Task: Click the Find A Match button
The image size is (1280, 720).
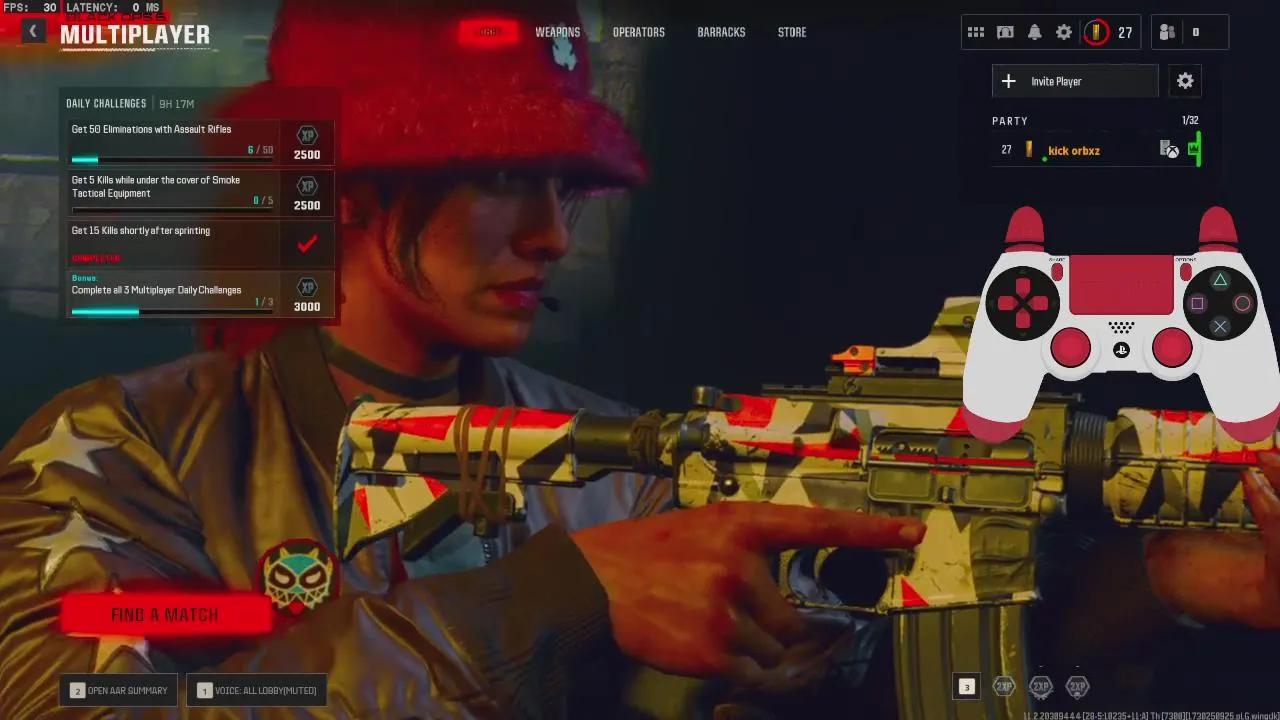Action: point(165,614)
